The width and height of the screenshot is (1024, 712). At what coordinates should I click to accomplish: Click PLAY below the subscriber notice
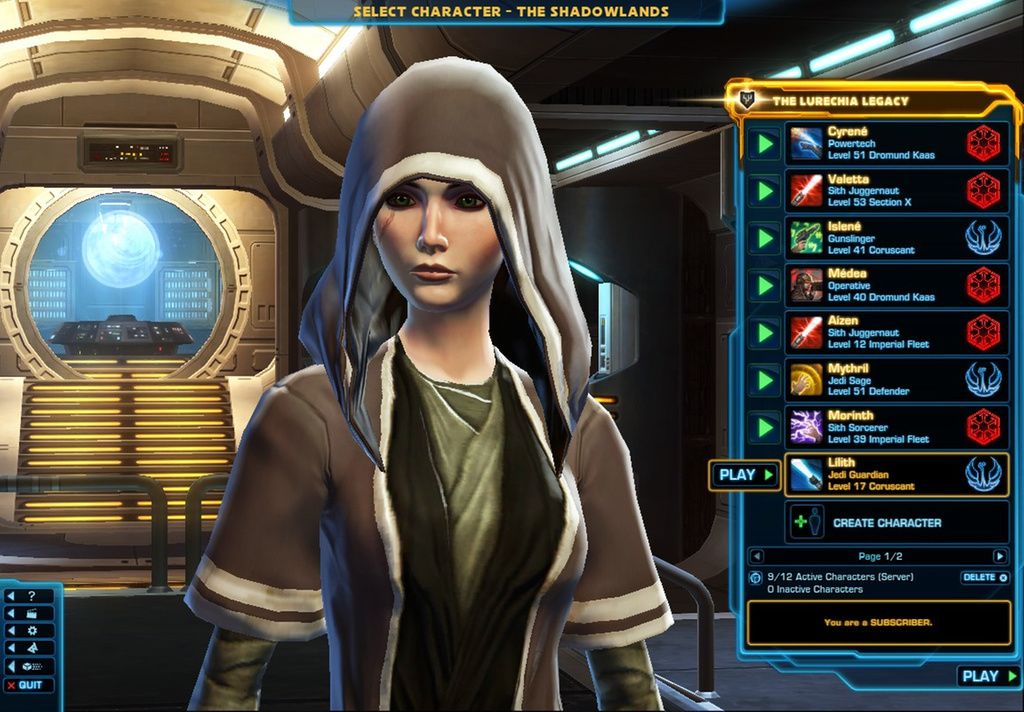click(x=988, y=677)
